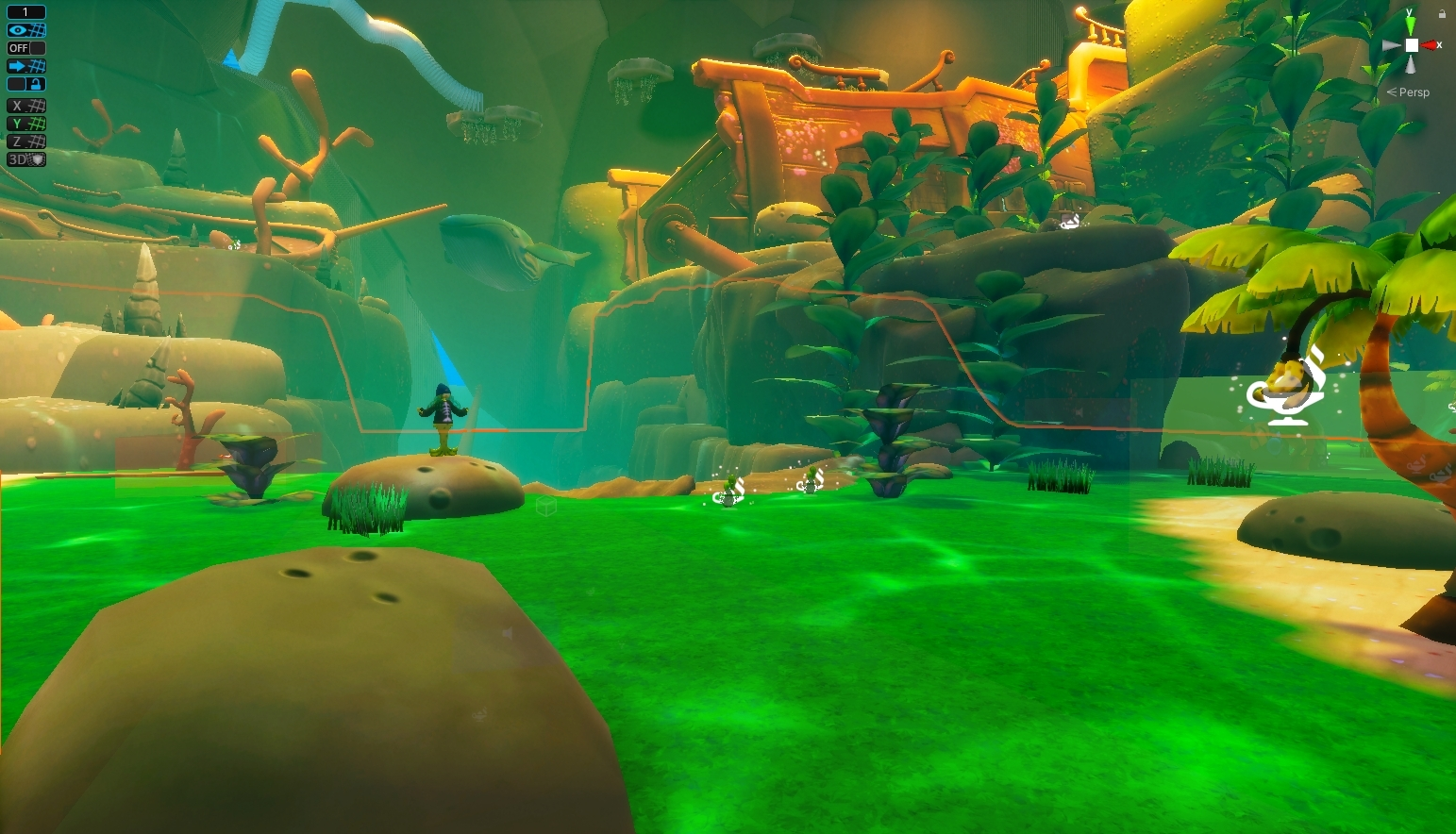Activate the 3D perspective grid button
Viewport: 1456px width, 834px height.
coord(26,159)
